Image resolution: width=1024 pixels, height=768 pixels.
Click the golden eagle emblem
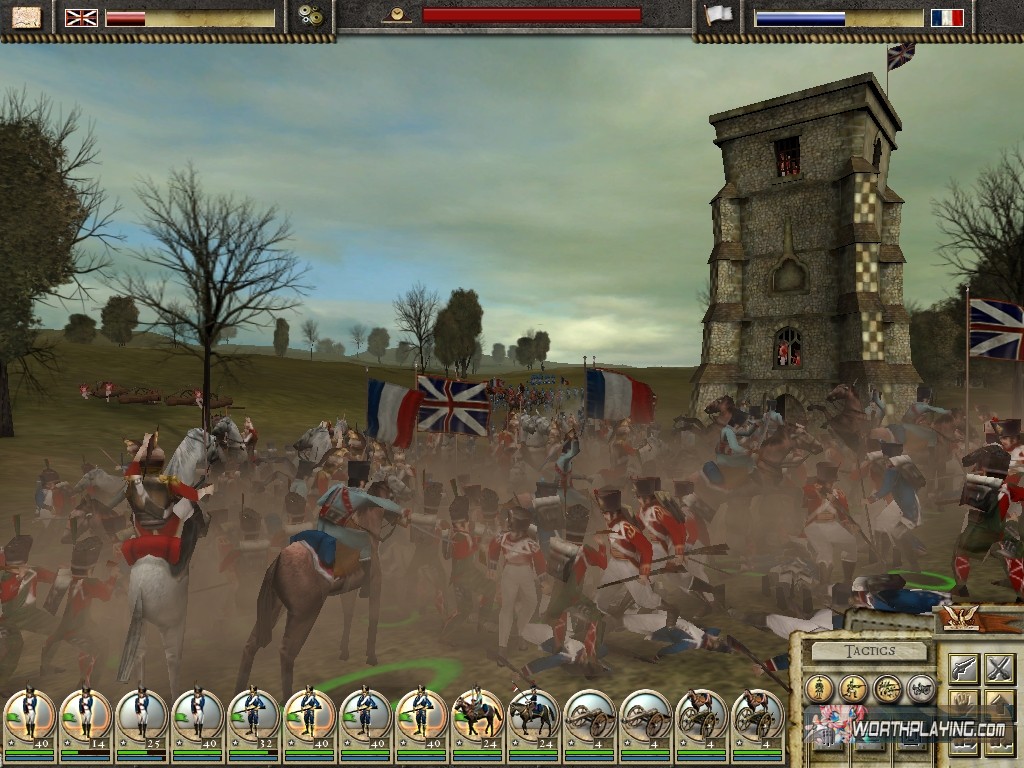(x=961, y=618)
